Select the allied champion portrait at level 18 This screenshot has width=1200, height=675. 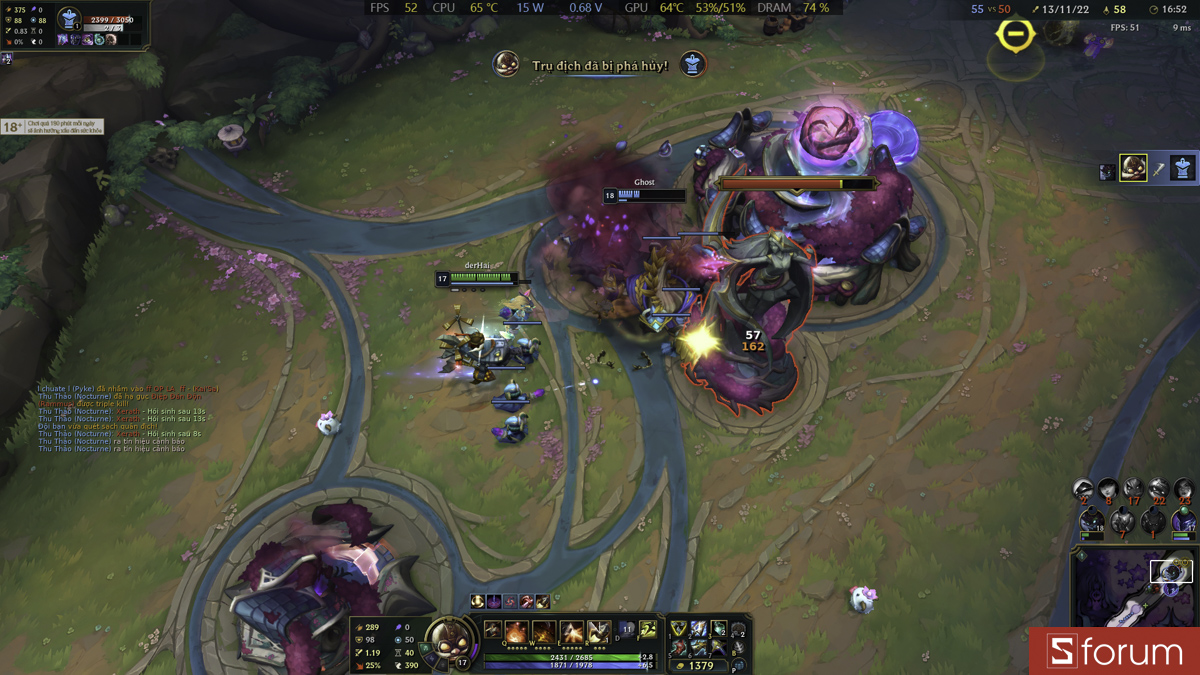[1093, 521]
